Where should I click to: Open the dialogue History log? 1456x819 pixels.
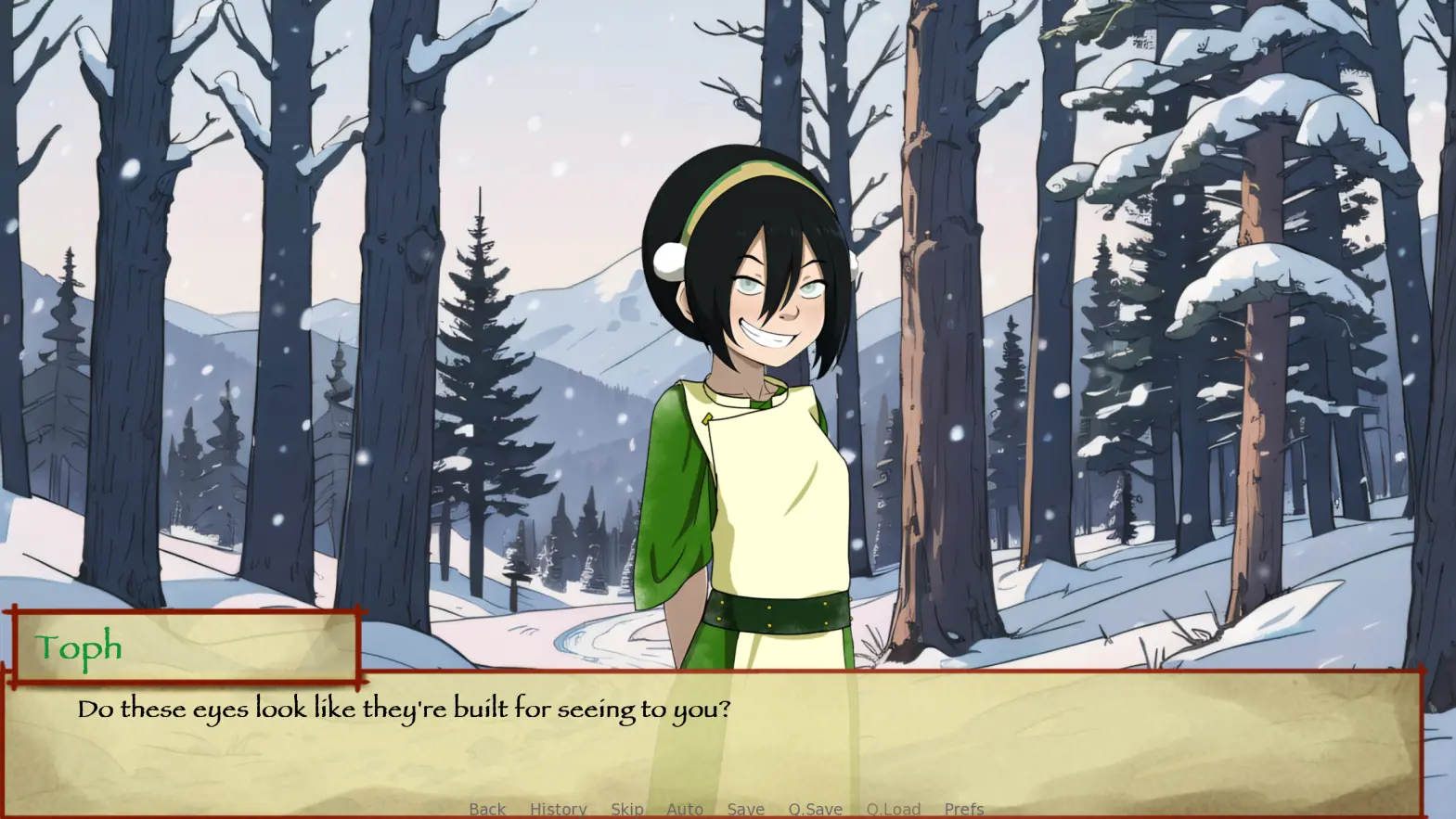click(x=558, y=809)
